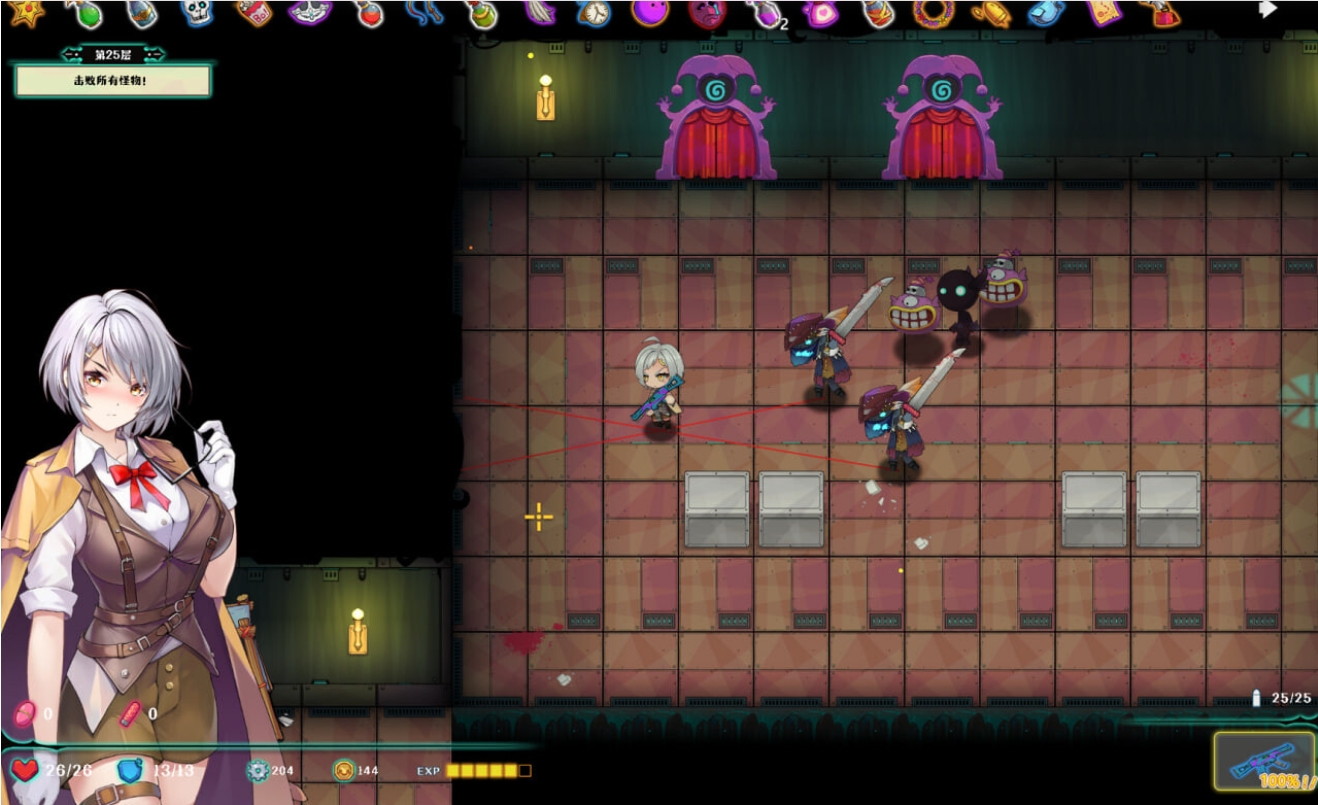
Task: Click the pocket watch clock icon
Action: [x=595, y=13]
